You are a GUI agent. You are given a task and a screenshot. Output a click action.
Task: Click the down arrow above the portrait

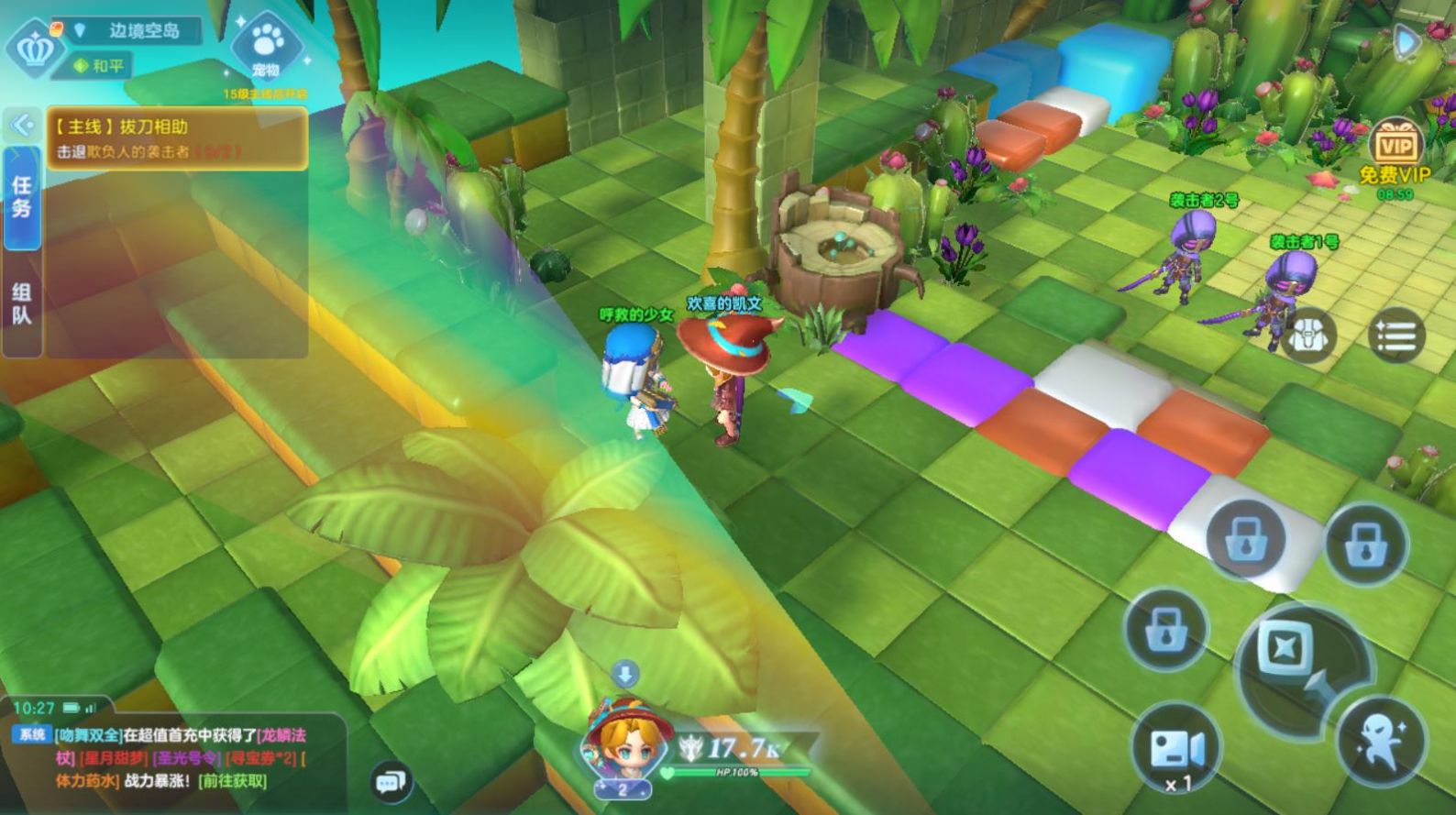pos(625,675)
